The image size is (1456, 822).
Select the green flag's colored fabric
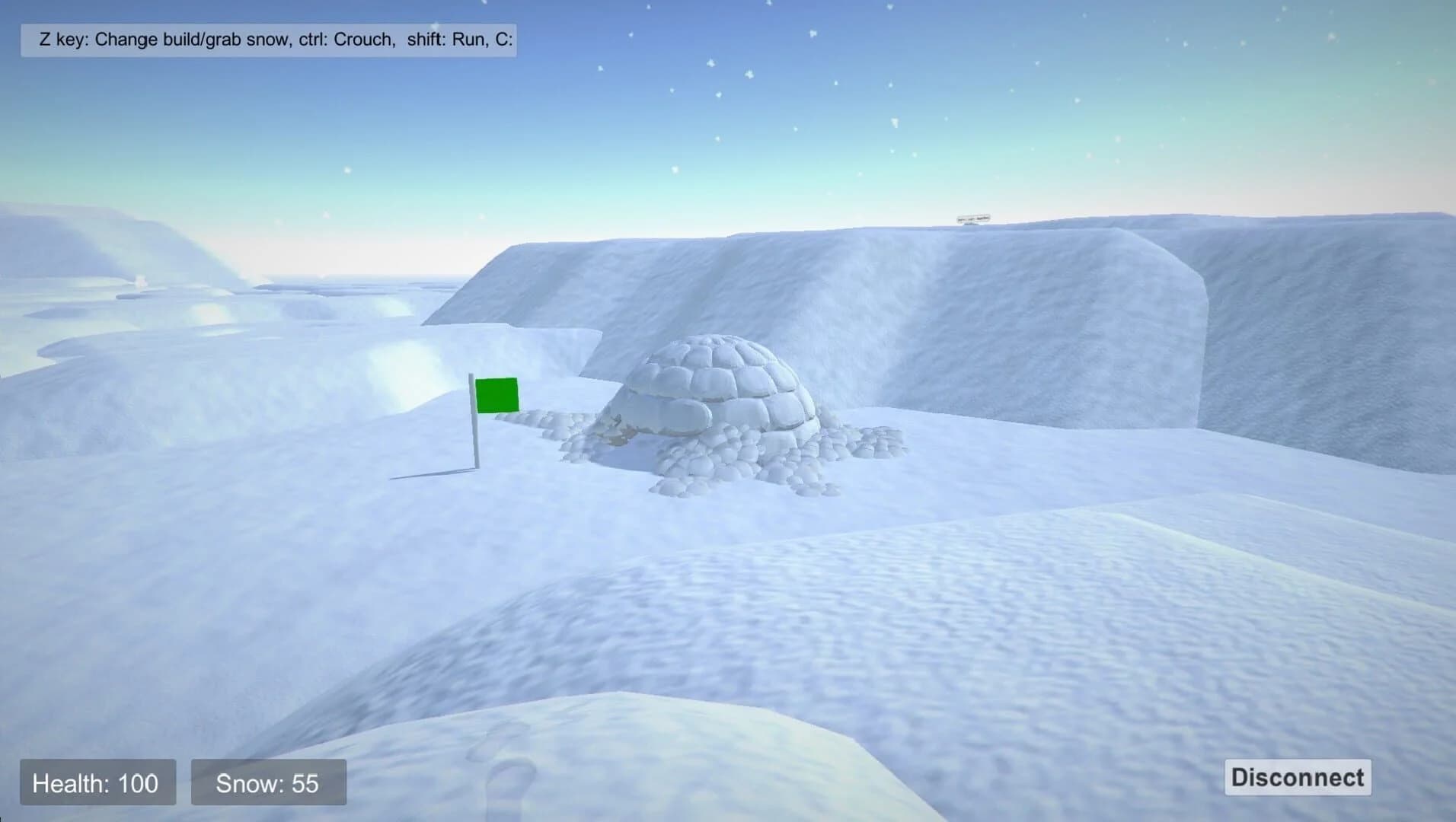pos(499,394)
